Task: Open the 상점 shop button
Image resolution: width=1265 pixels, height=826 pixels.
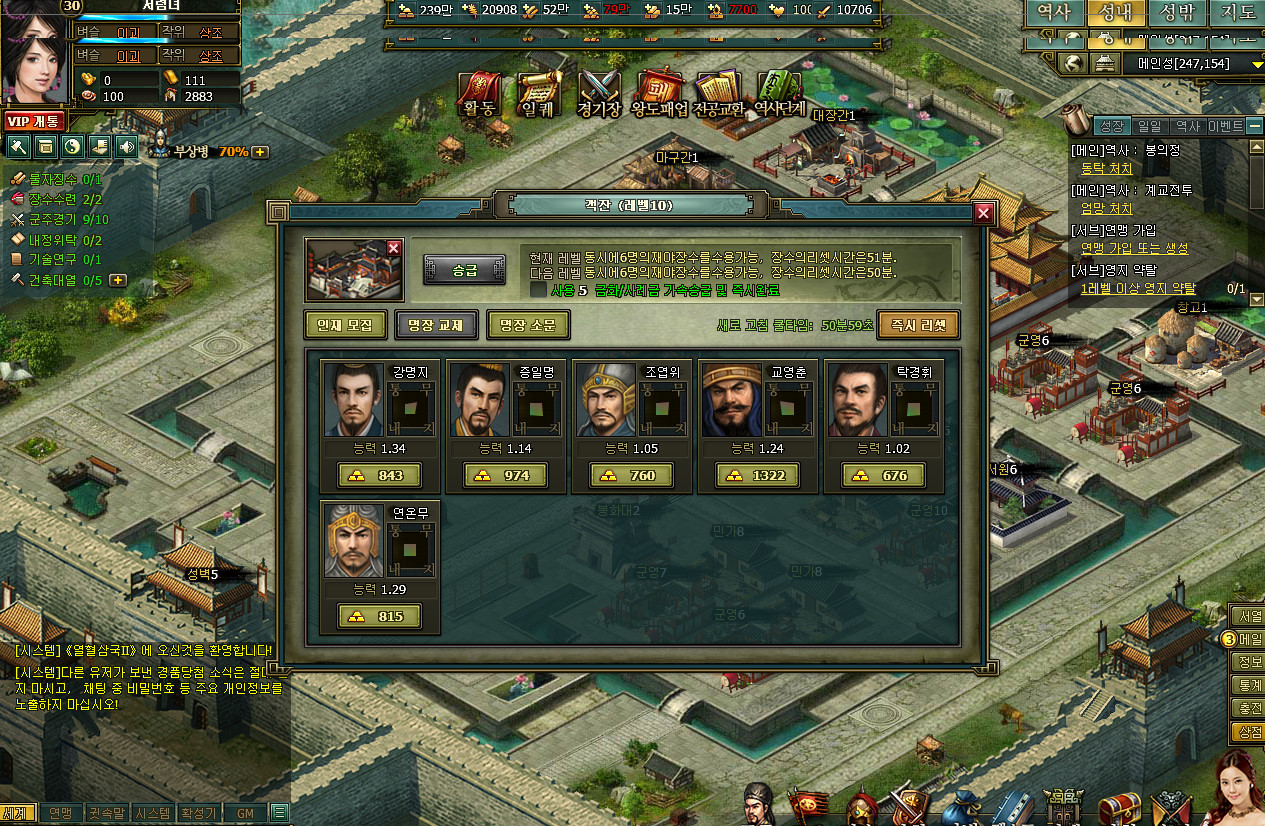Action: click(1247, 733)
